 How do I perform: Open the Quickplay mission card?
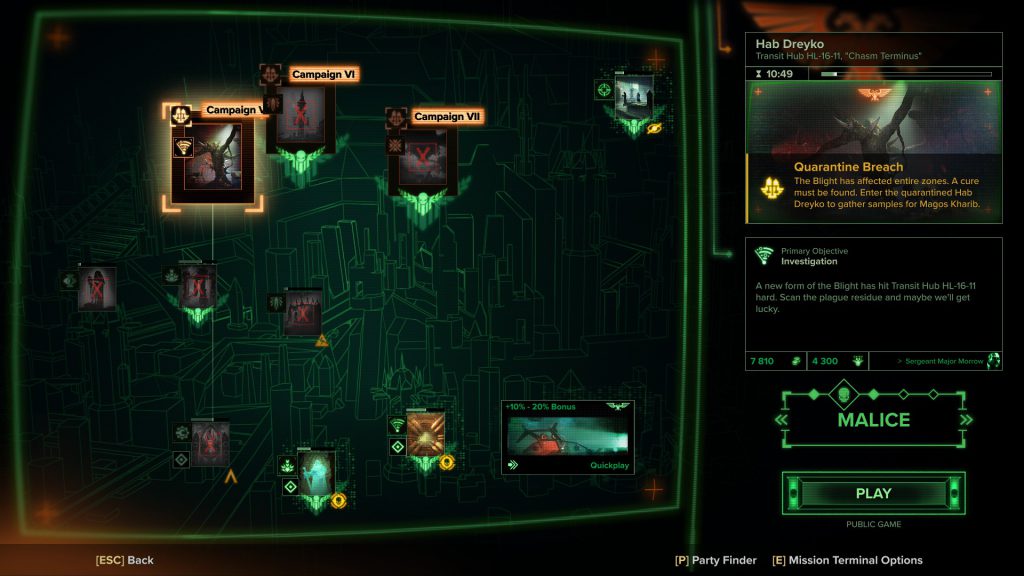point(567,437)
